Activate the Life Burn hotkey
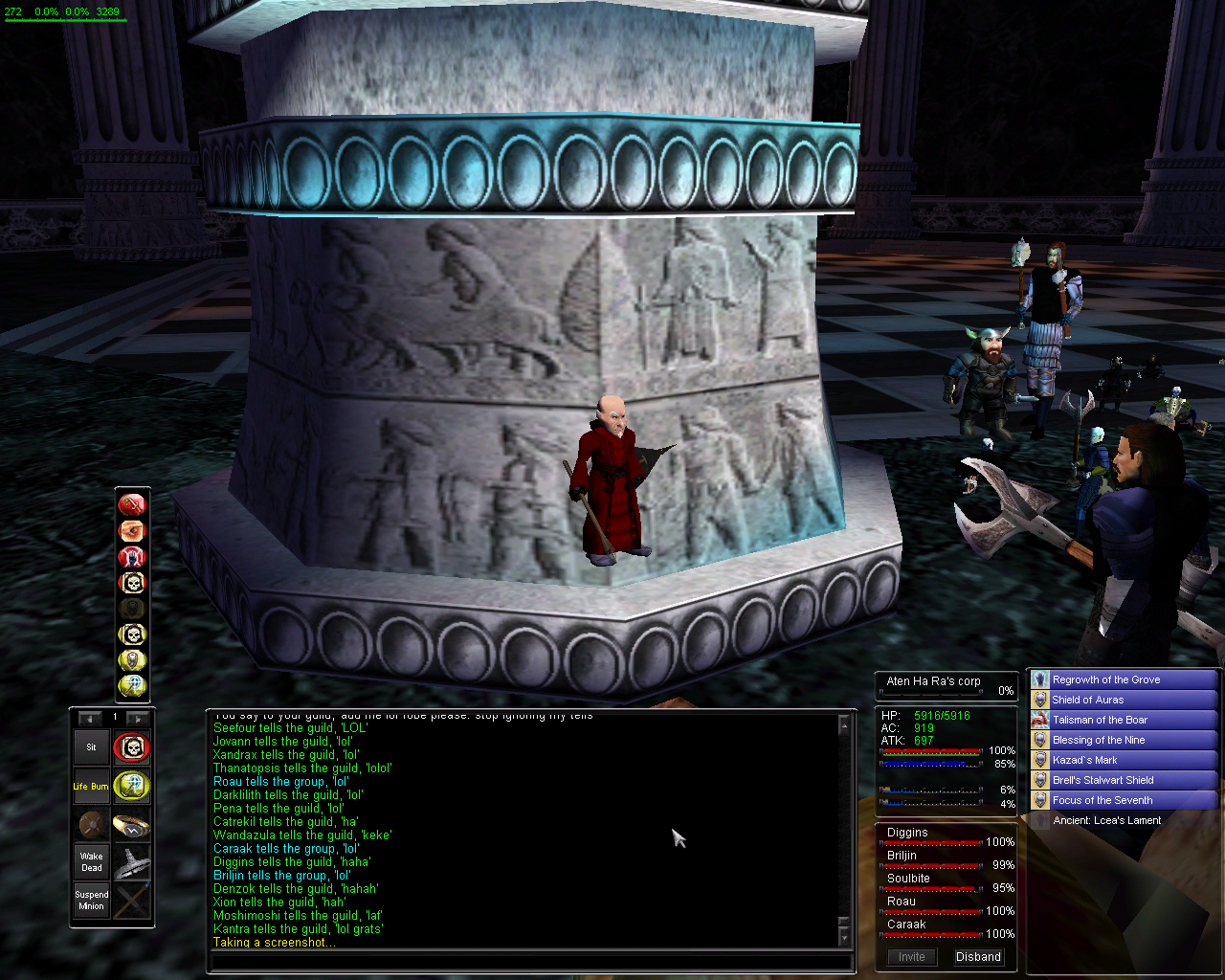1225x980 pixels. click(92, 787)
